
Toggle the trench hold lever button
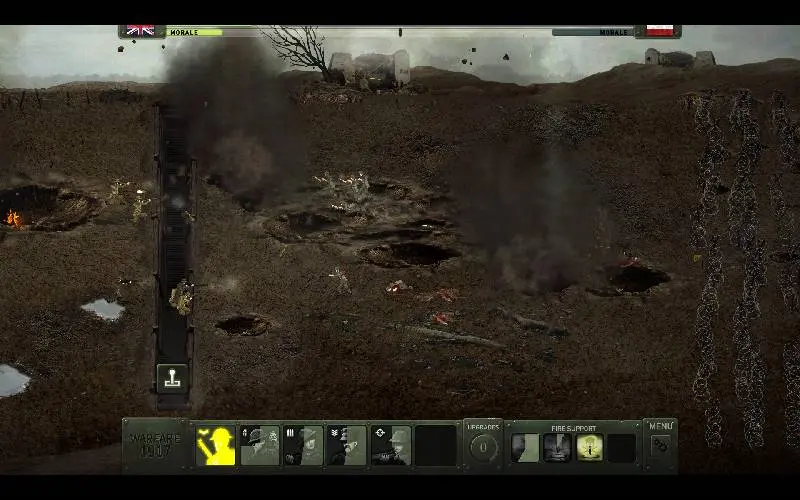172,378
